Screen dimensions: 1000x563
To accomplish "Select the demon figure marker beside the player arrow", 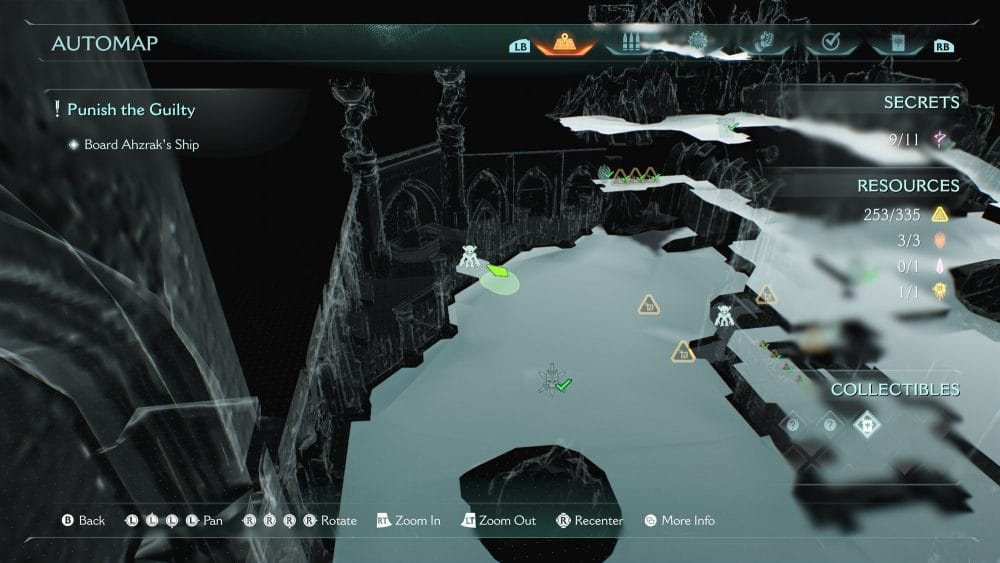I will coord(469,258).
